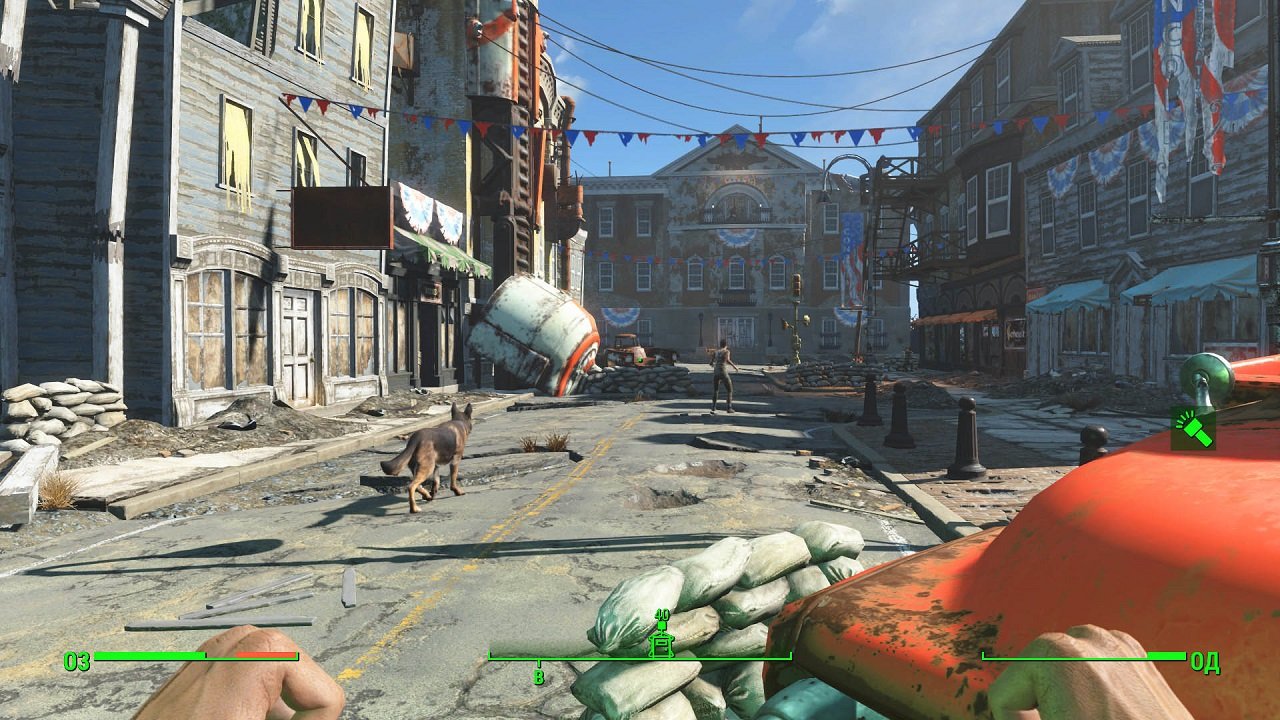Click the compass cardinal letter В
This screenshot has height=720, width=1280.
tap(538, 678)
